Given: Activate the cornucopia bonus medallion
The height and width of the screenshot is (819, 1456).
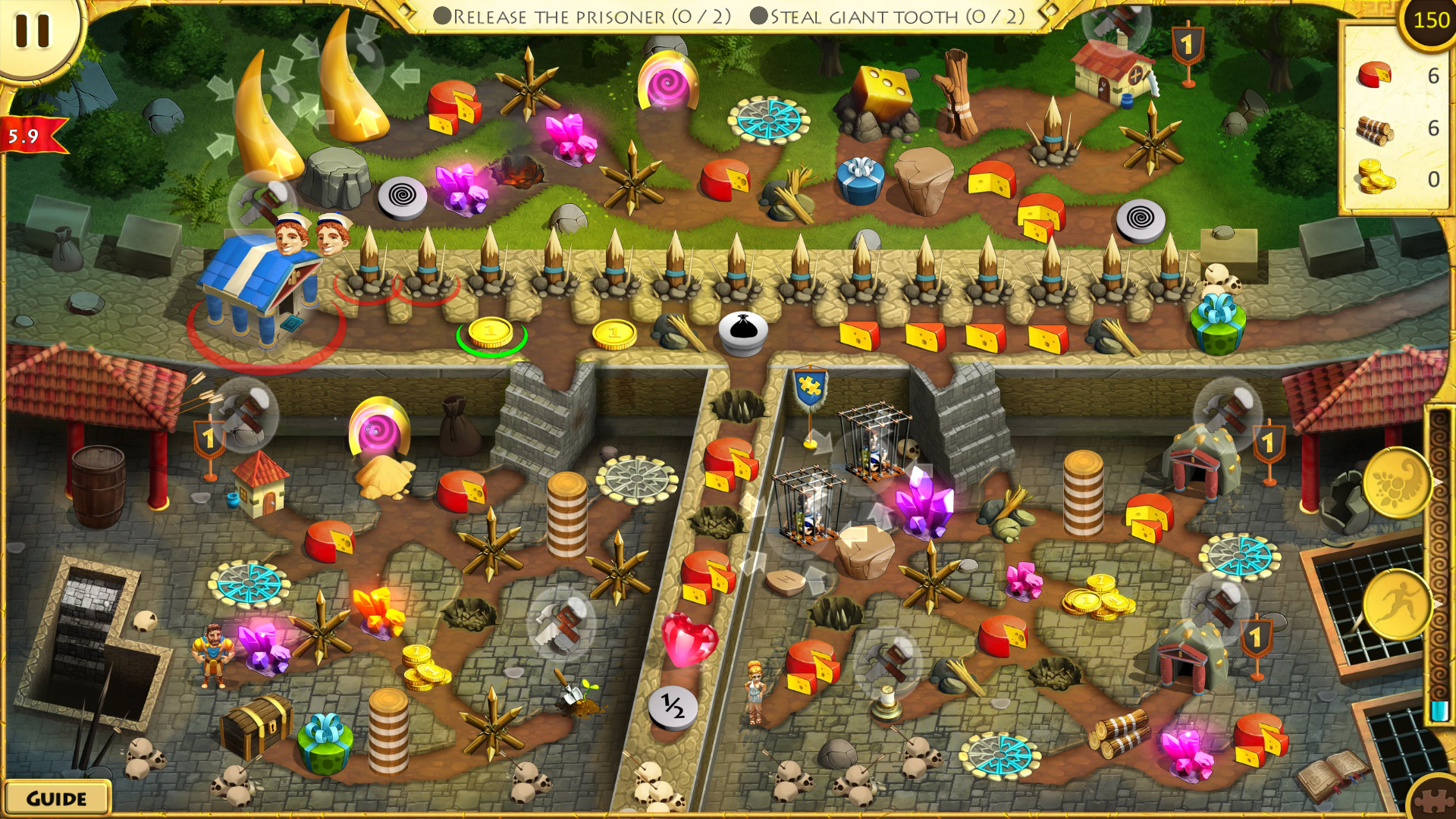Looking at the screenshot, I should 1399,482.
